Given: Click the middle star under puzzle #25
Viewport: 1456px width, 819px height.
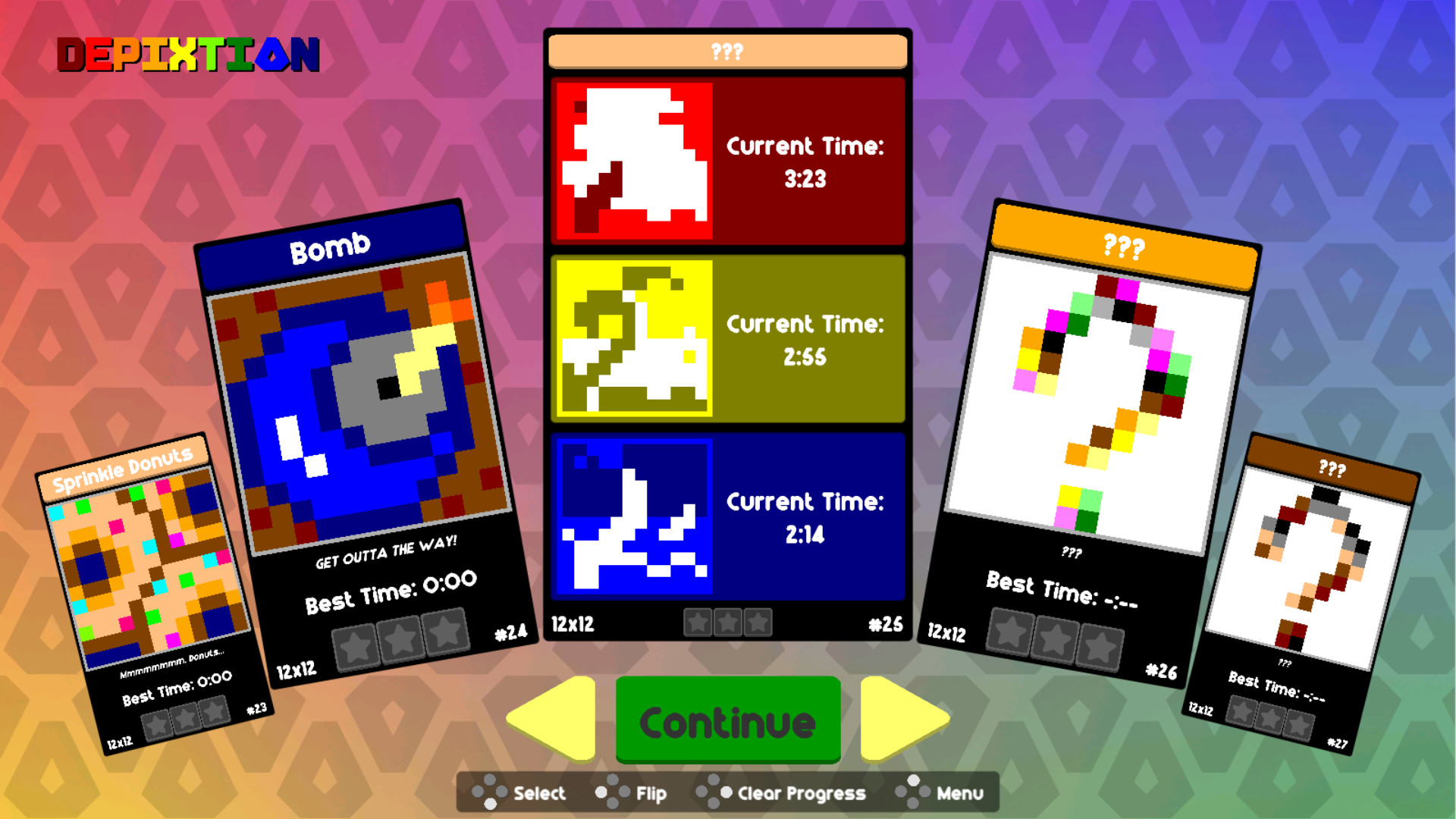Looking at the screenshot, I should (x=727, y=623).
